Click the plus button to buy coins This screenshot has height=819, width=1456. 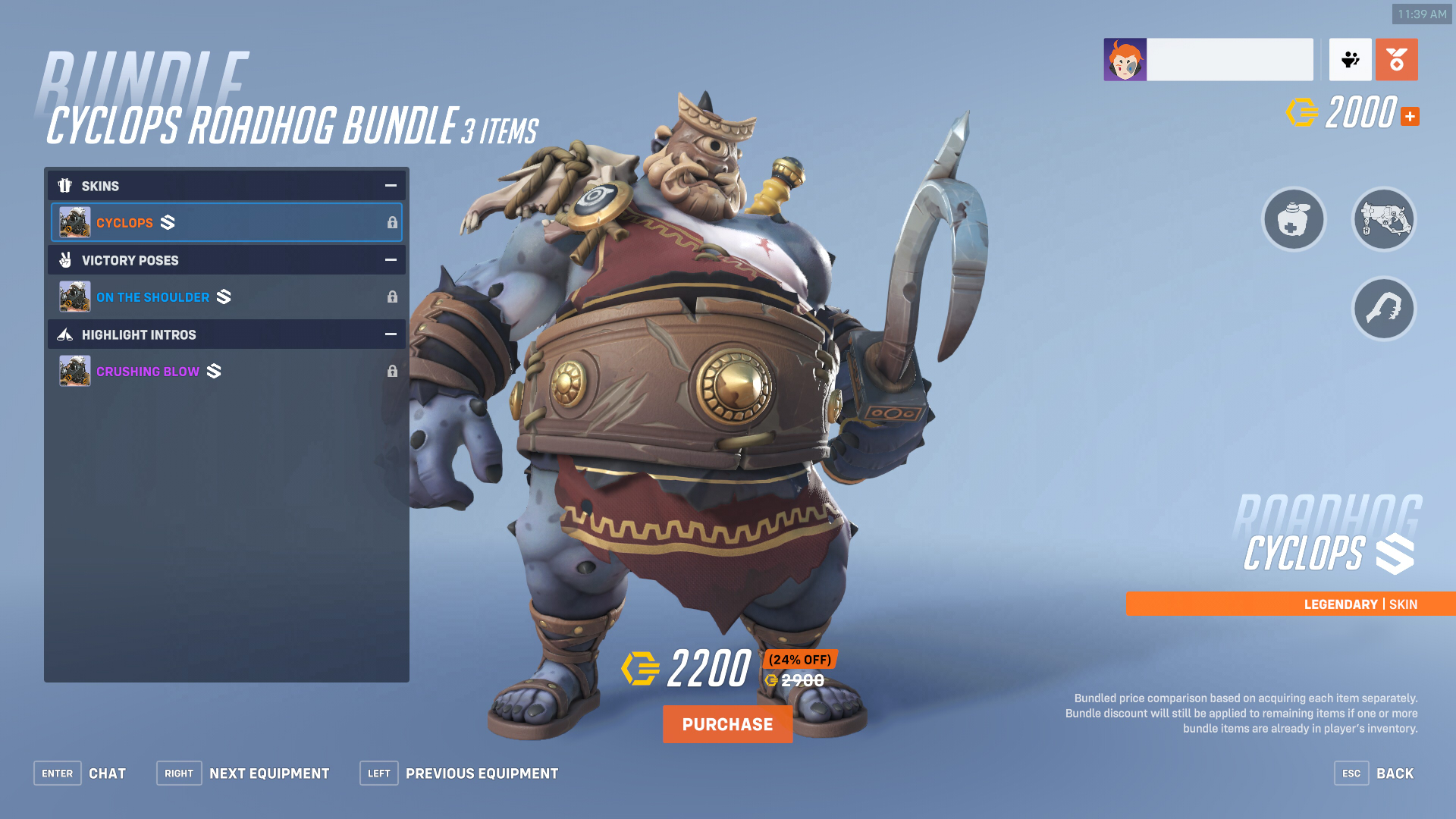(x=1409, y=116)
